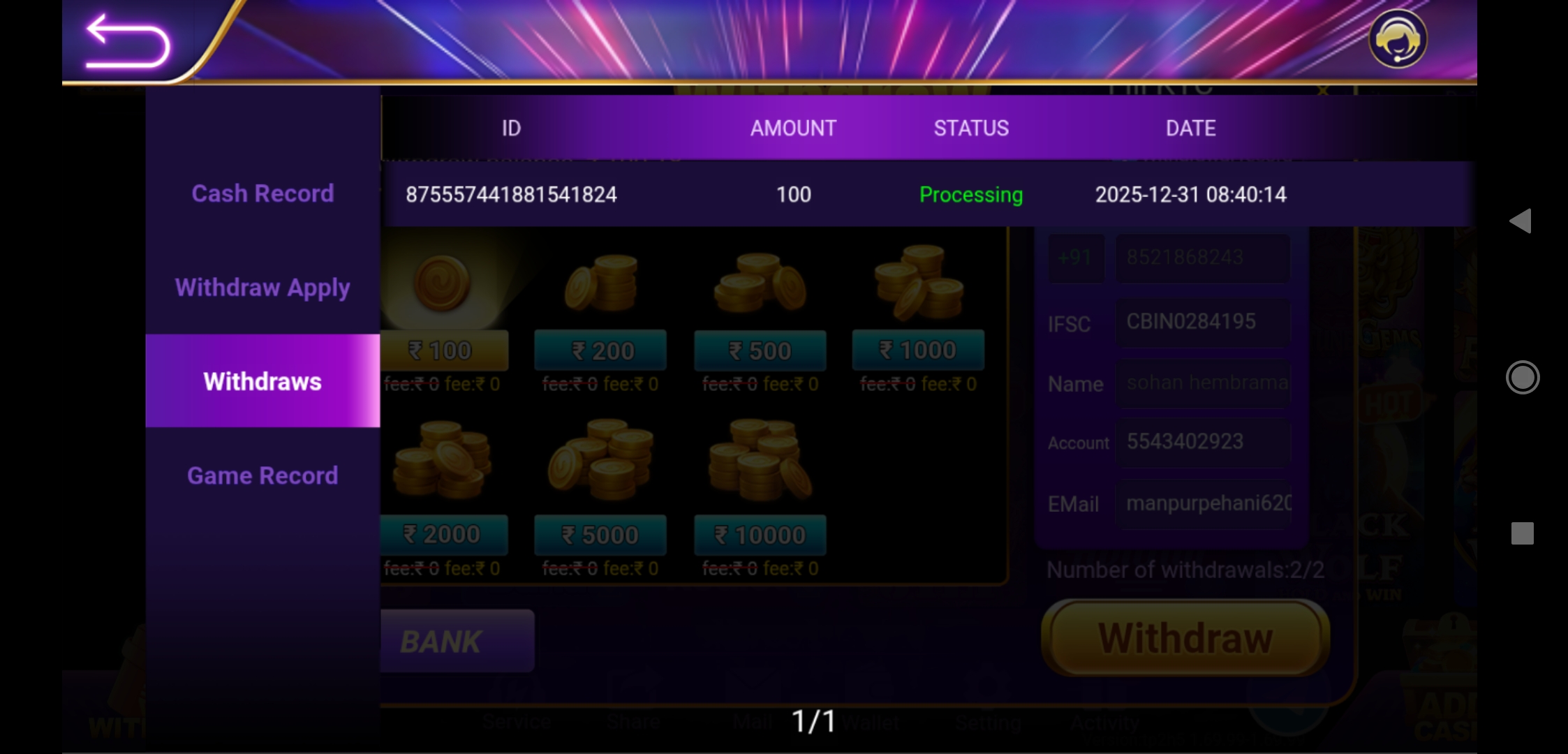Open the Withdraw Apply tab
Screen dimensions: 1568x754
(x=262, y=288)
